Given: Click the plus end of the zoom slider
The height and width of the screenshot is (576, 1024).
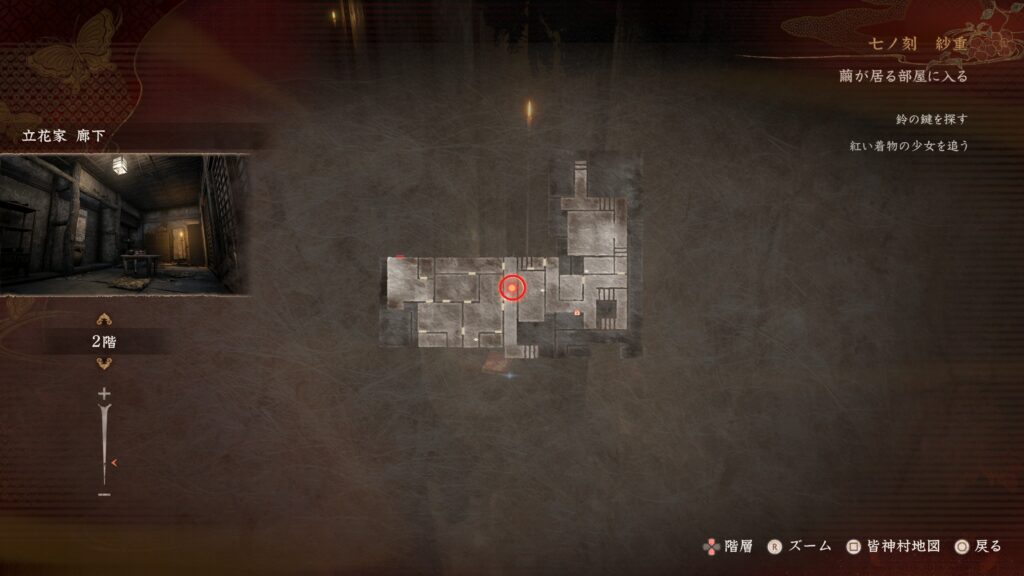Looking at the screenshot, I should pyautogui.click(x=104, y=394).
